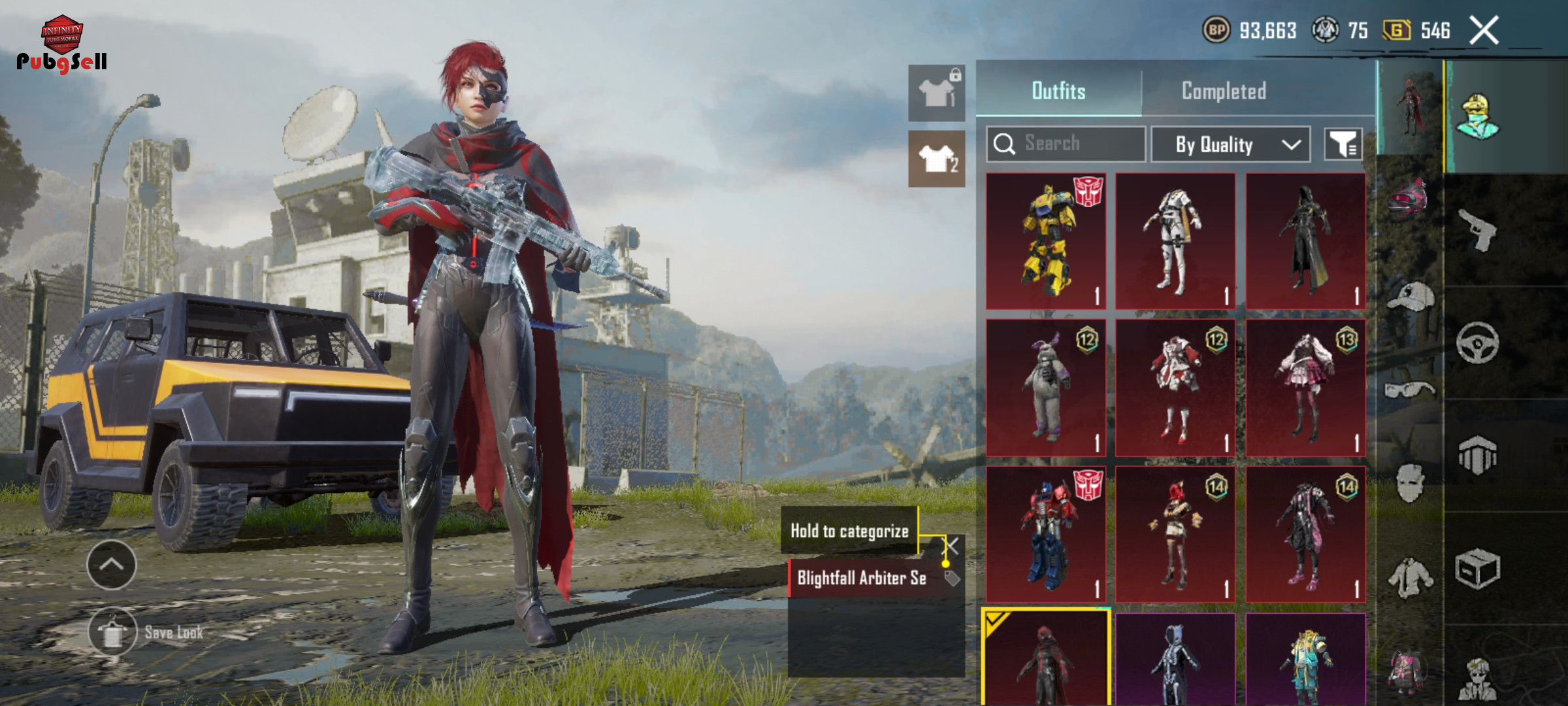1568x706 pixels.
Task: Select the yellow Bumblebee outfit
Action: point(1045,241)
